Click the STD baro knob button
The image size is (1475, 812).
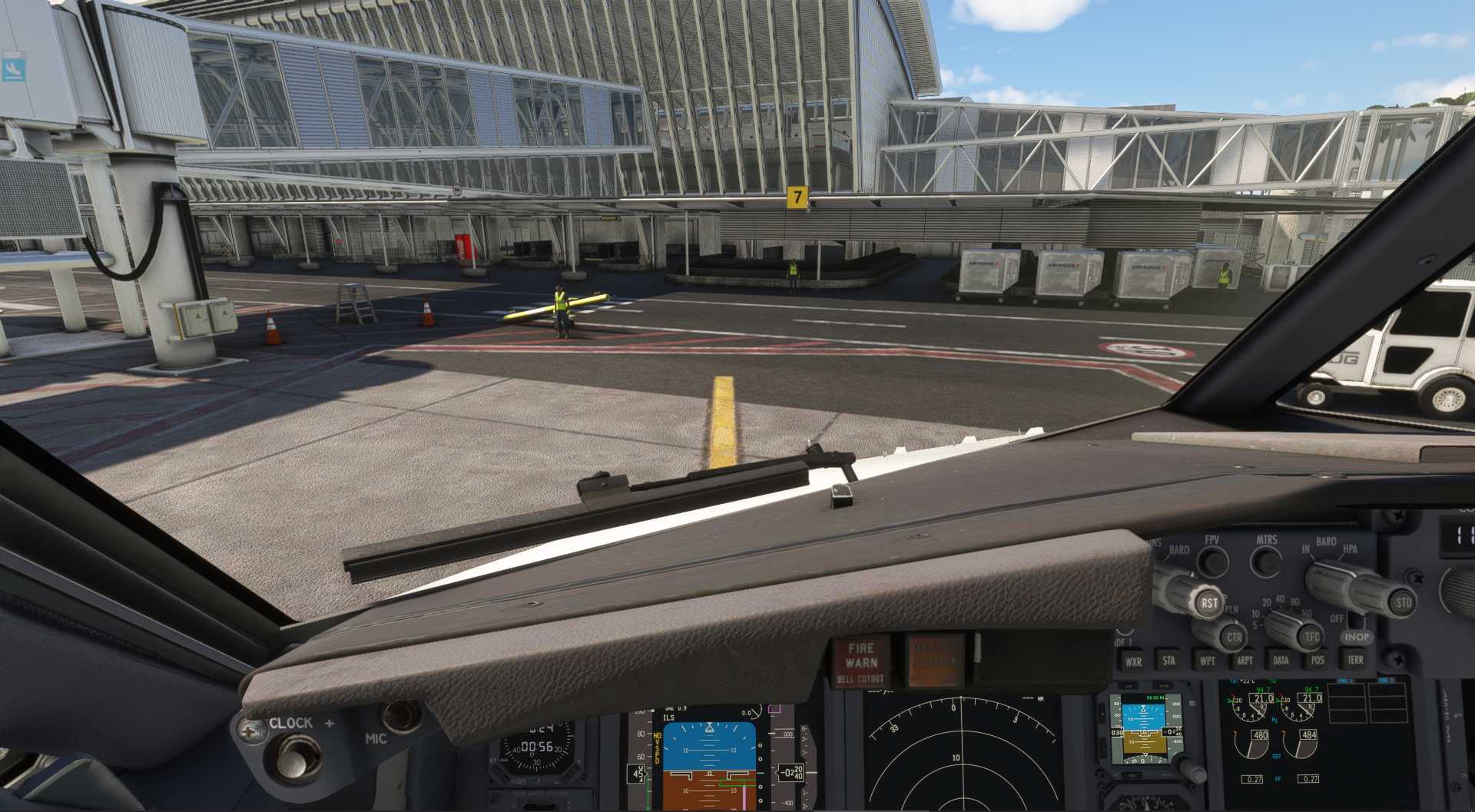(1403, 603)
